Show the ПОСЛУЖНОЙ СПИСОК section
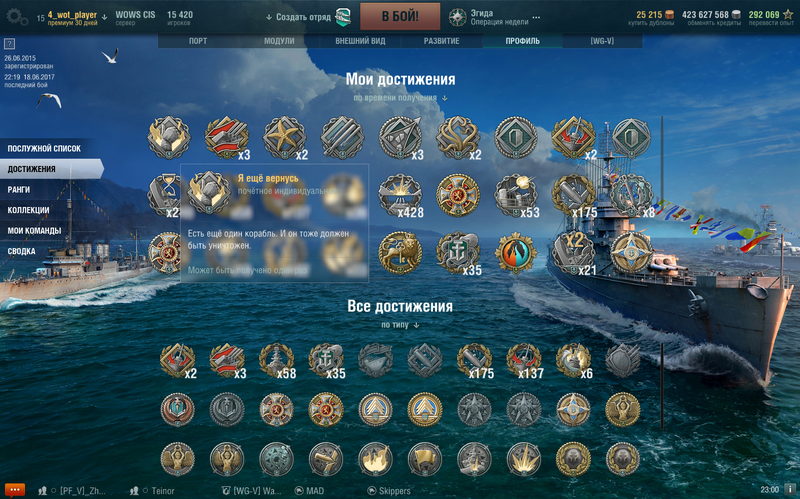The image size is (800, 499). pos(44,149)
